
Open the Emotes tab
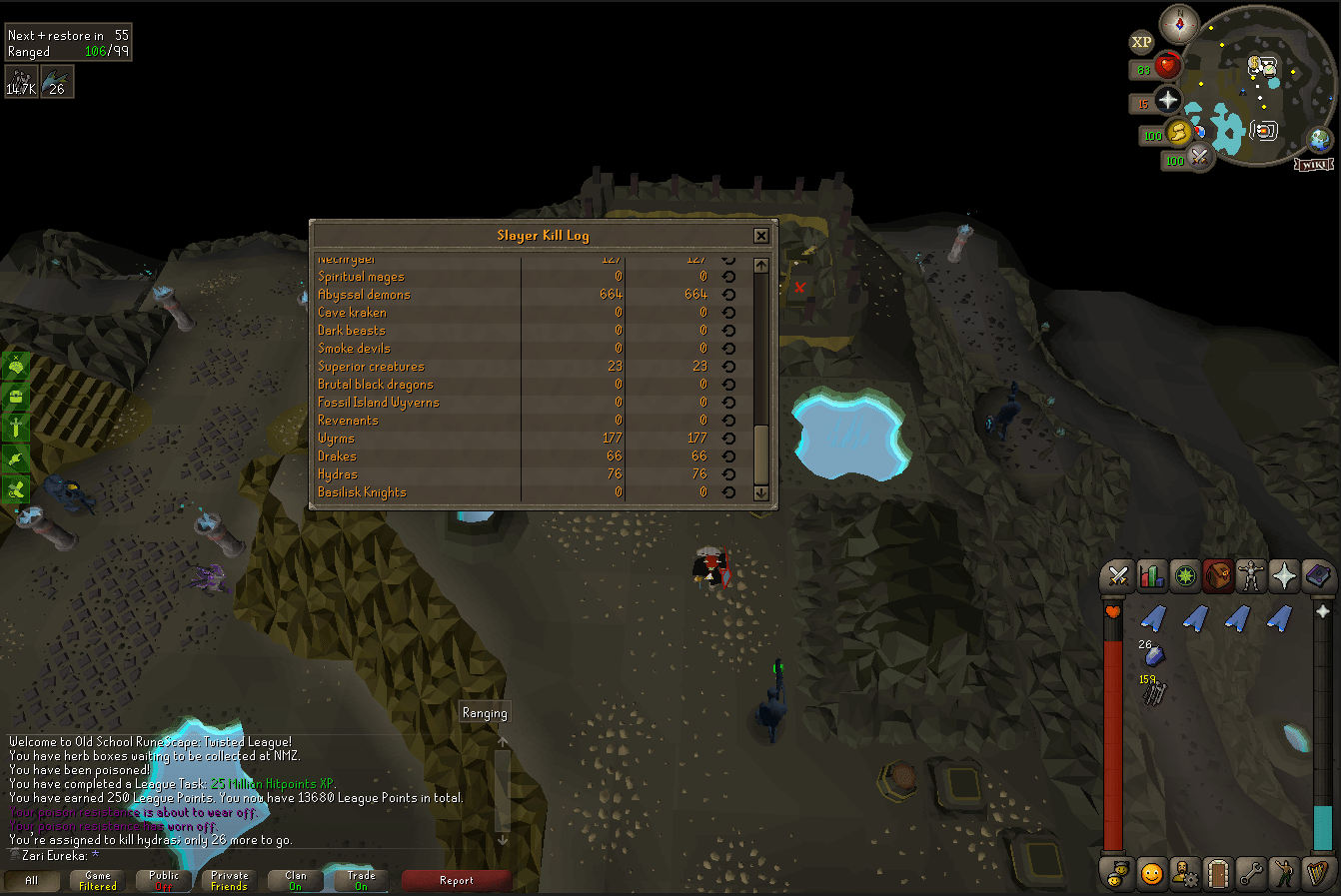tap(1284, 874)
